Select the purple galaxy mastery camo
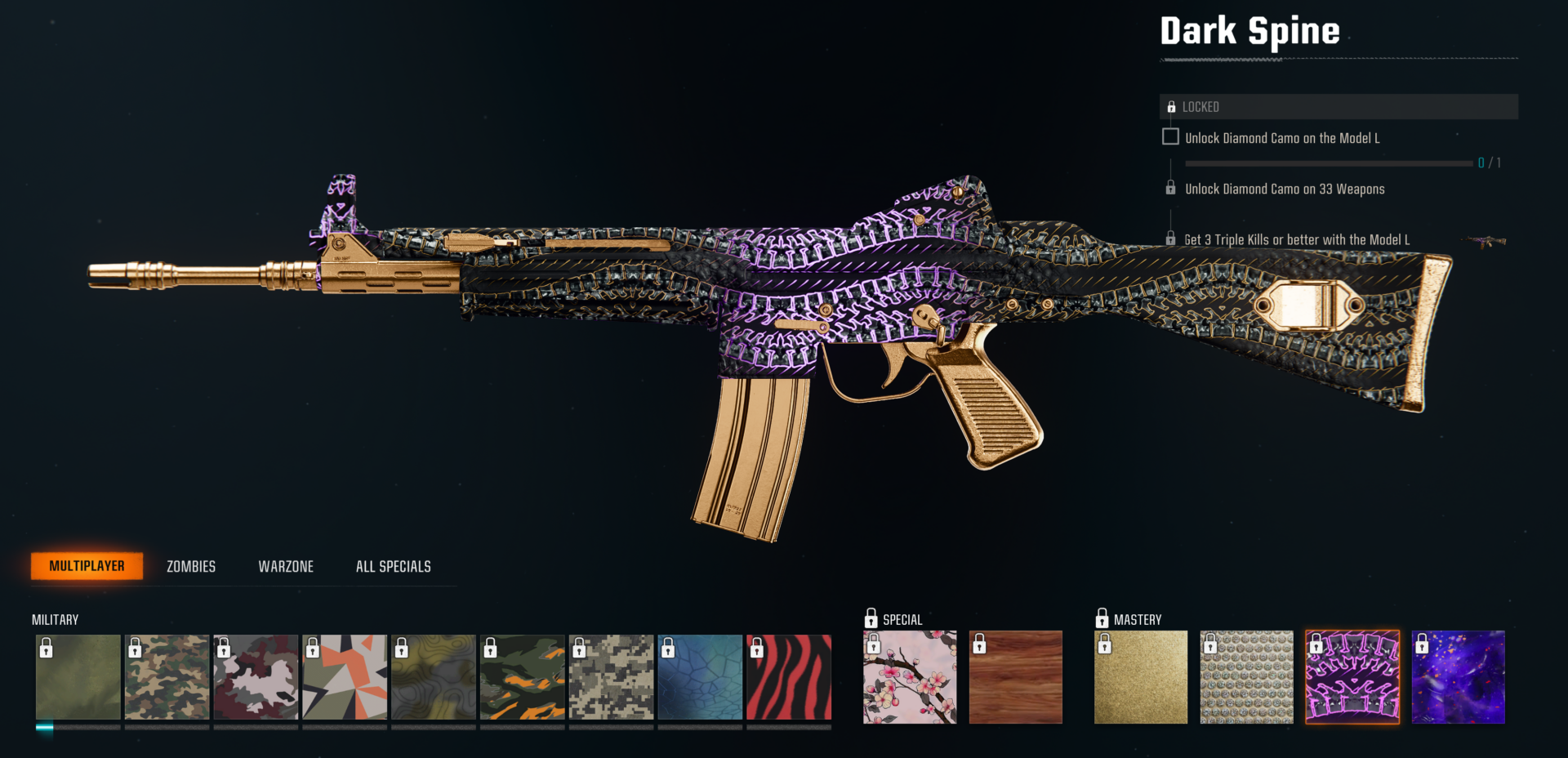Image resolution: width=1568 pixels, height=758 pixels. 1459,677
